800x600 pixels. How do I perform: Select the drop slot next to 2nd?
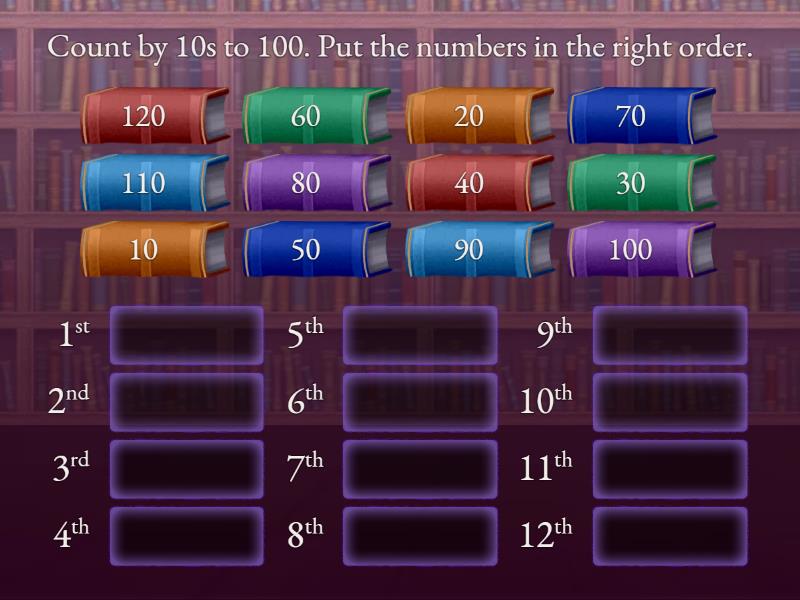click(x=186, y=402)
